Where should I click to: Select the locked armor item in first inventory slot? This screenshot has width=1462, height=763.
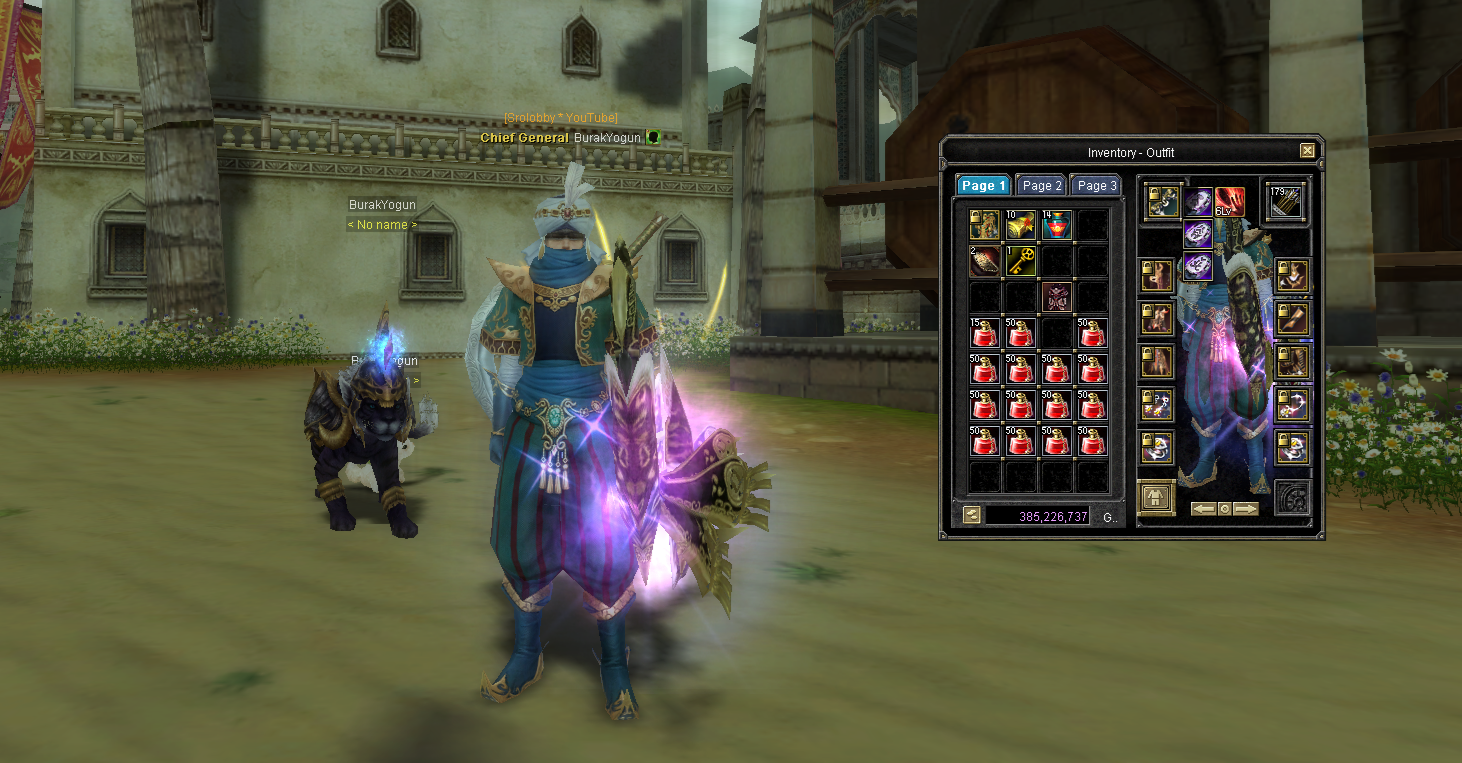point(985,225)
